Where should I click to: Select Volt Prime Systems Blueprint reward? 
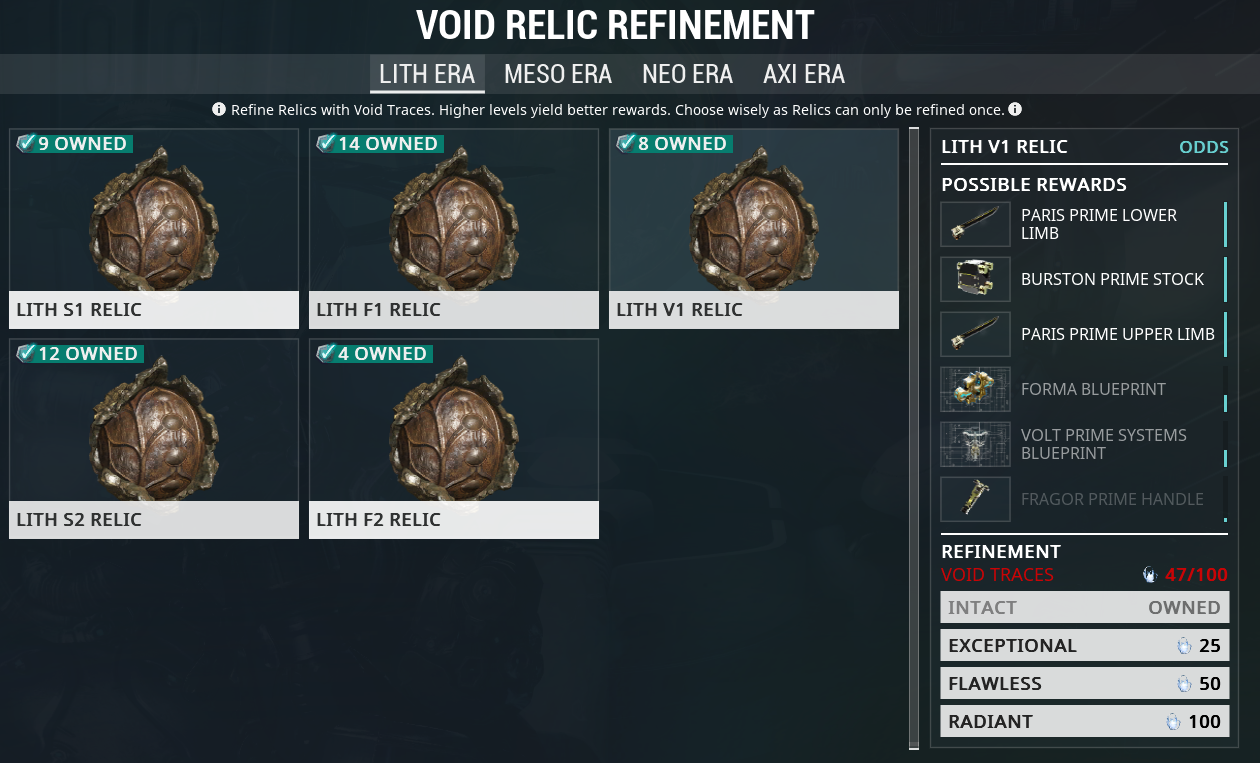click(x=1084, y=444)
